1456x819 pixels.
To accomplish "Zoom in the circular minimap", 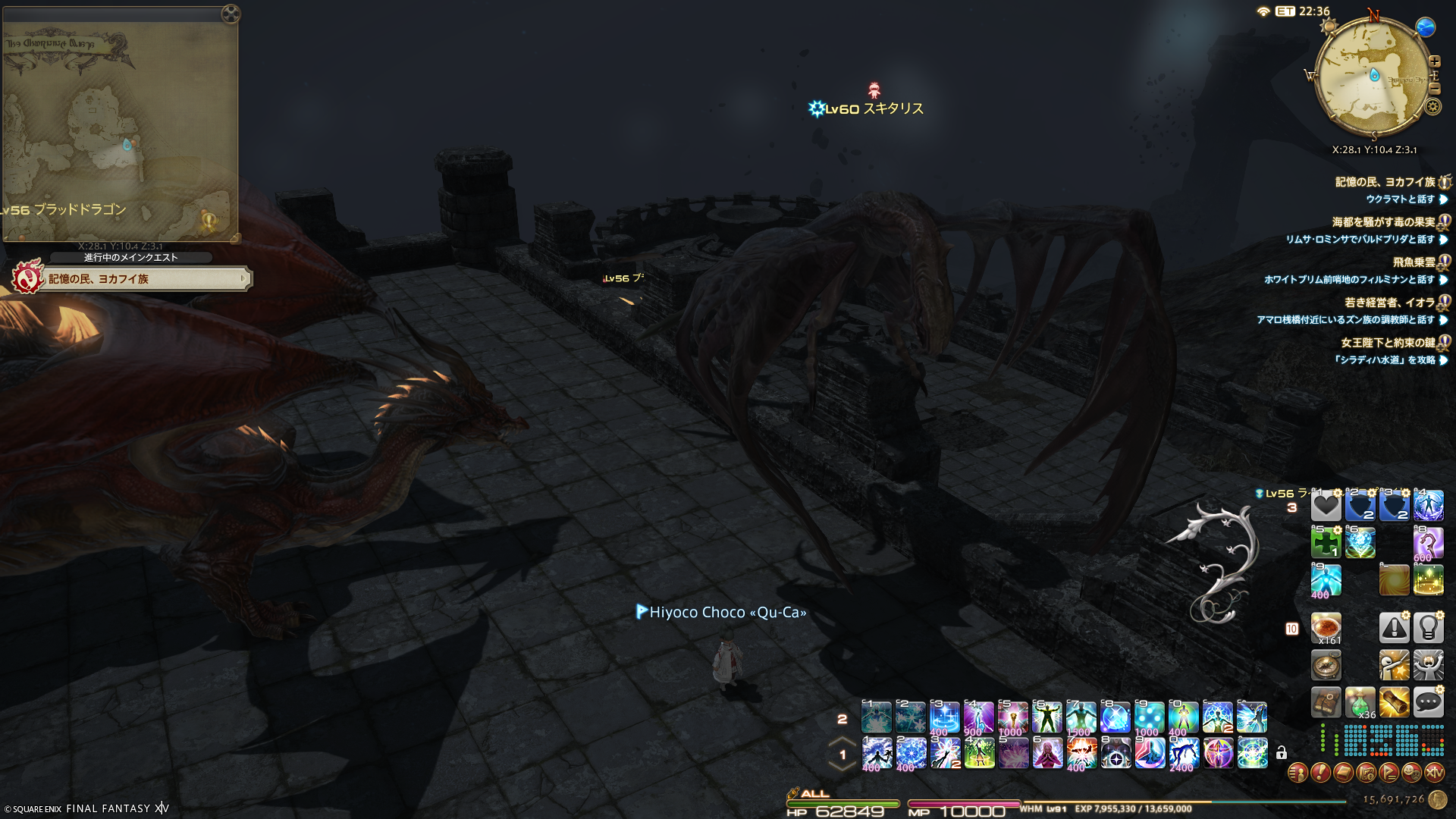I will pyautogui.click(x=1435, y=61).
